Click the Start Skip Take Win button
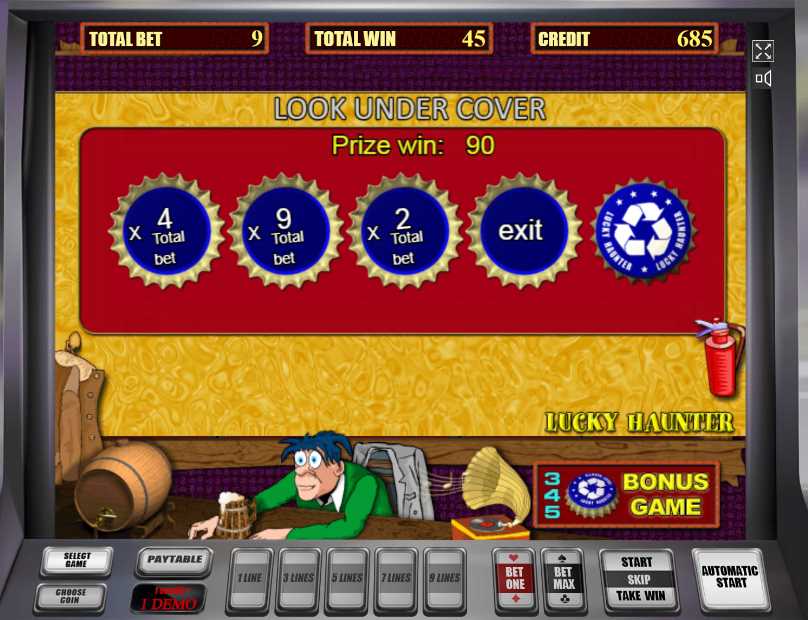This screenshot has height=620, width=808. 637,579
